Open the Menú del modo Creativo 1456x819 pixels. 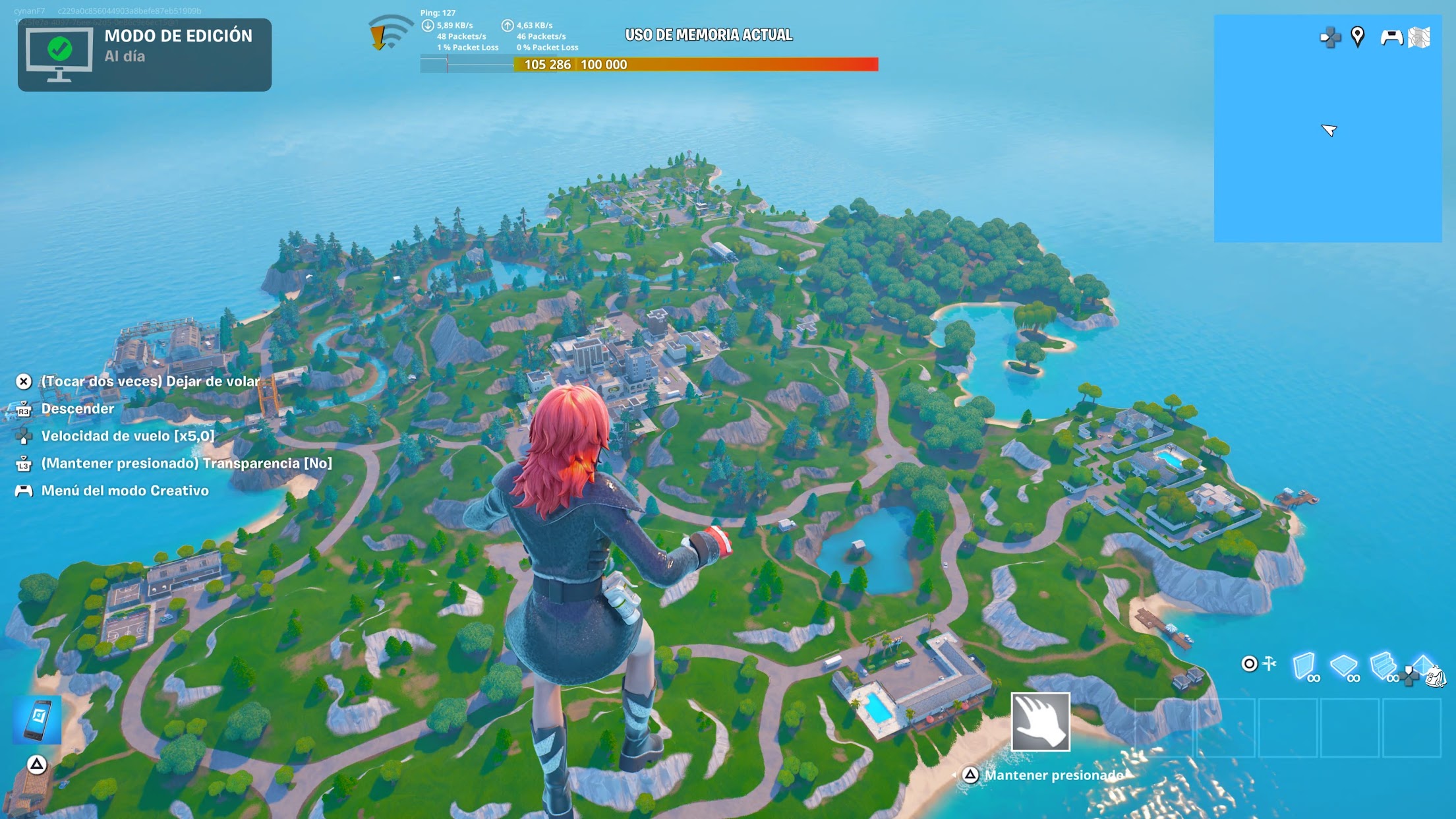124,491
